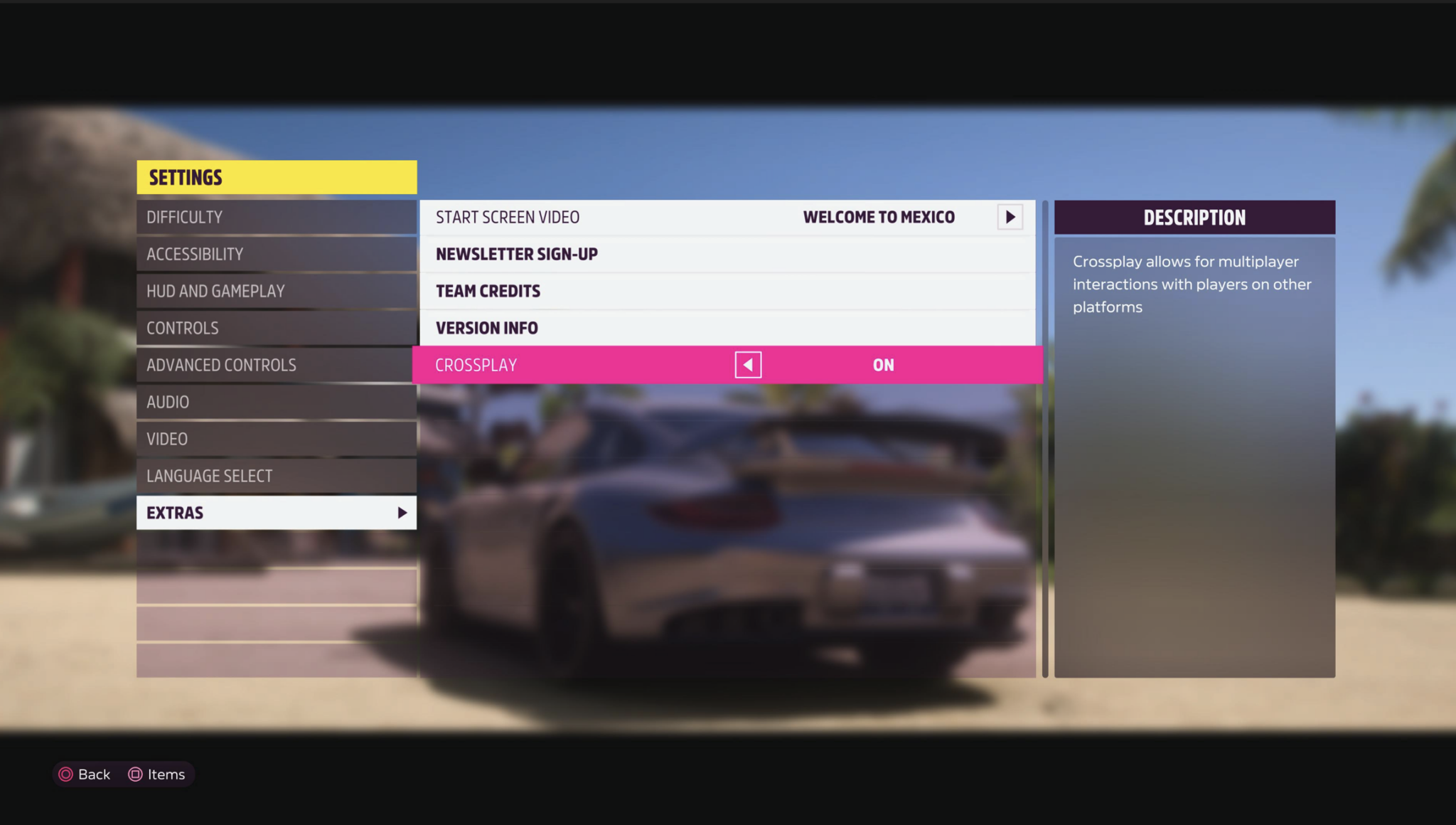
Task: Click the circle Back icon at bottom left
Action: 65,774
